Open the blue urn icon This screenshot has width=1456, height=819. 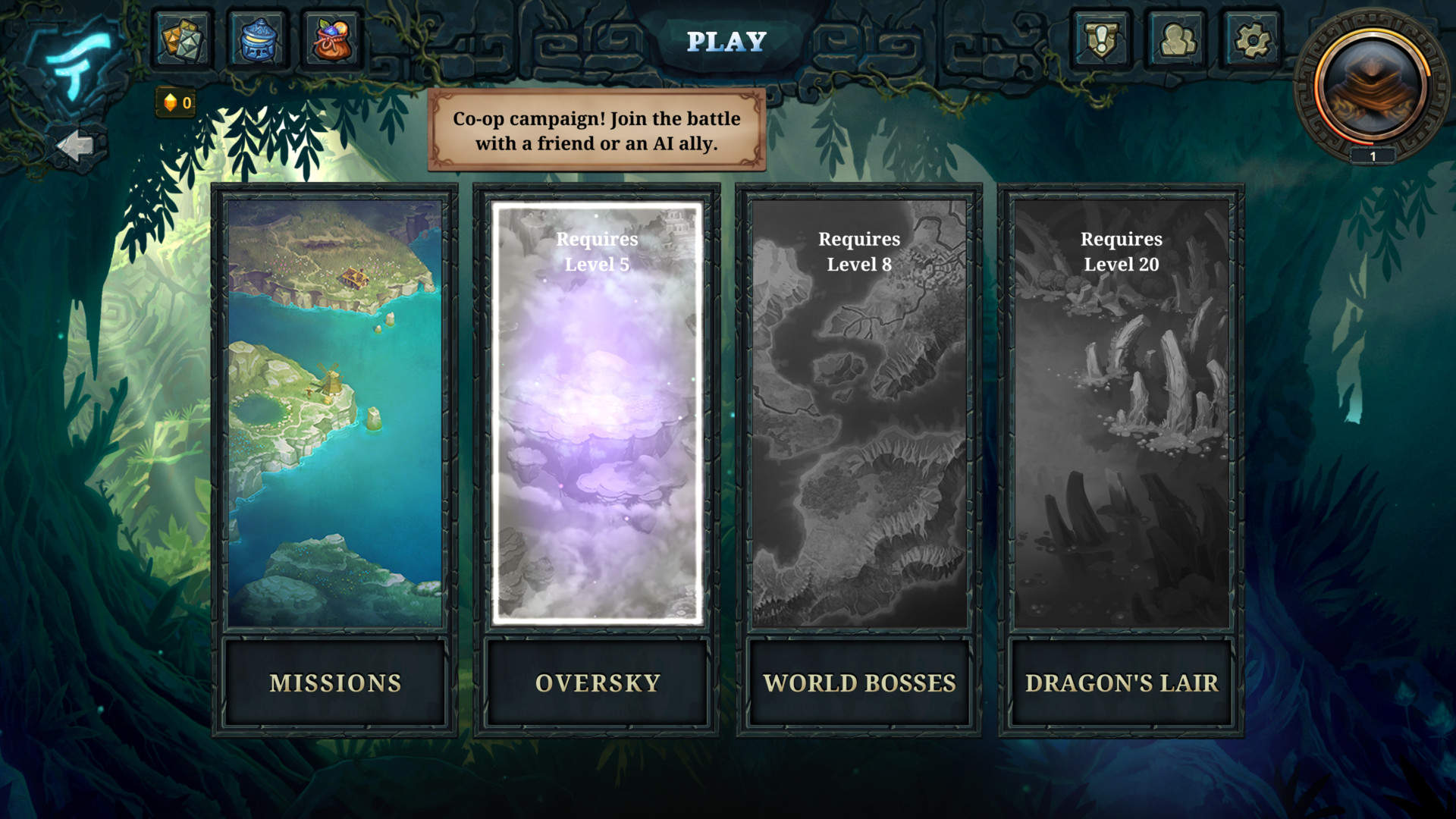click(257, 40)
